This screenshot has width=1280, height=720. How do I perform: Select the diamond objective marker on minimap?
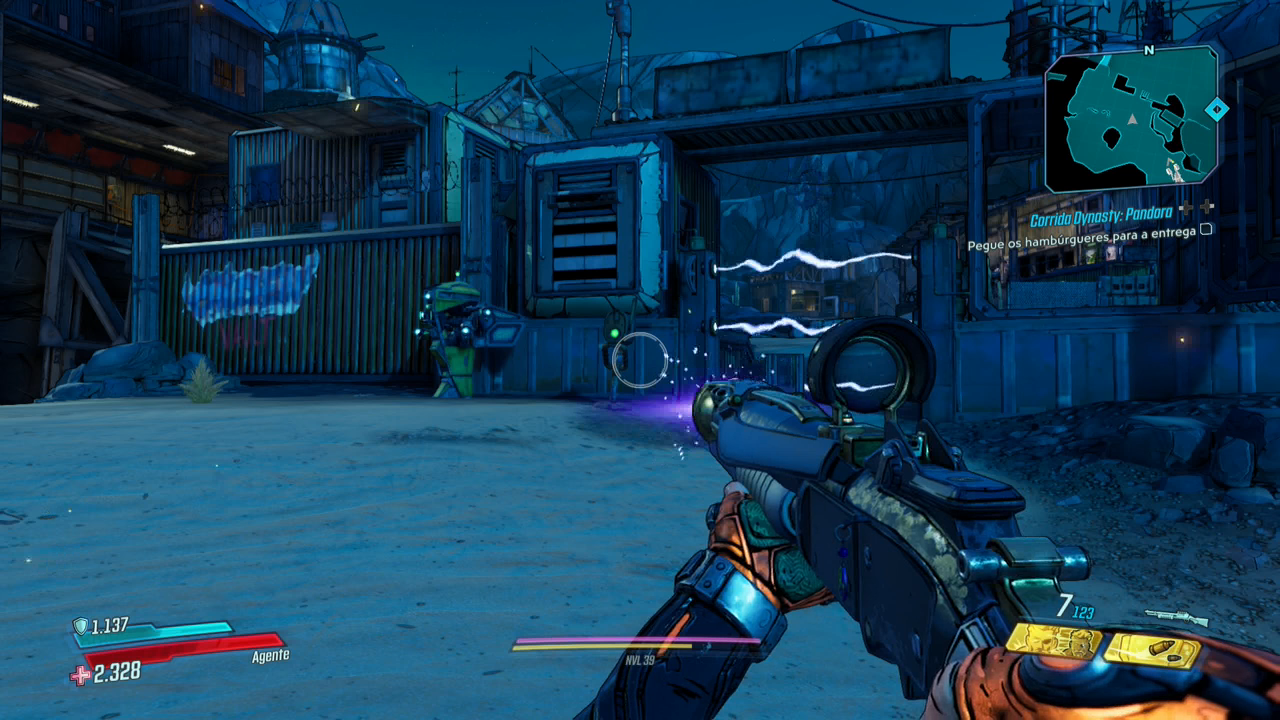[1216, 109]
